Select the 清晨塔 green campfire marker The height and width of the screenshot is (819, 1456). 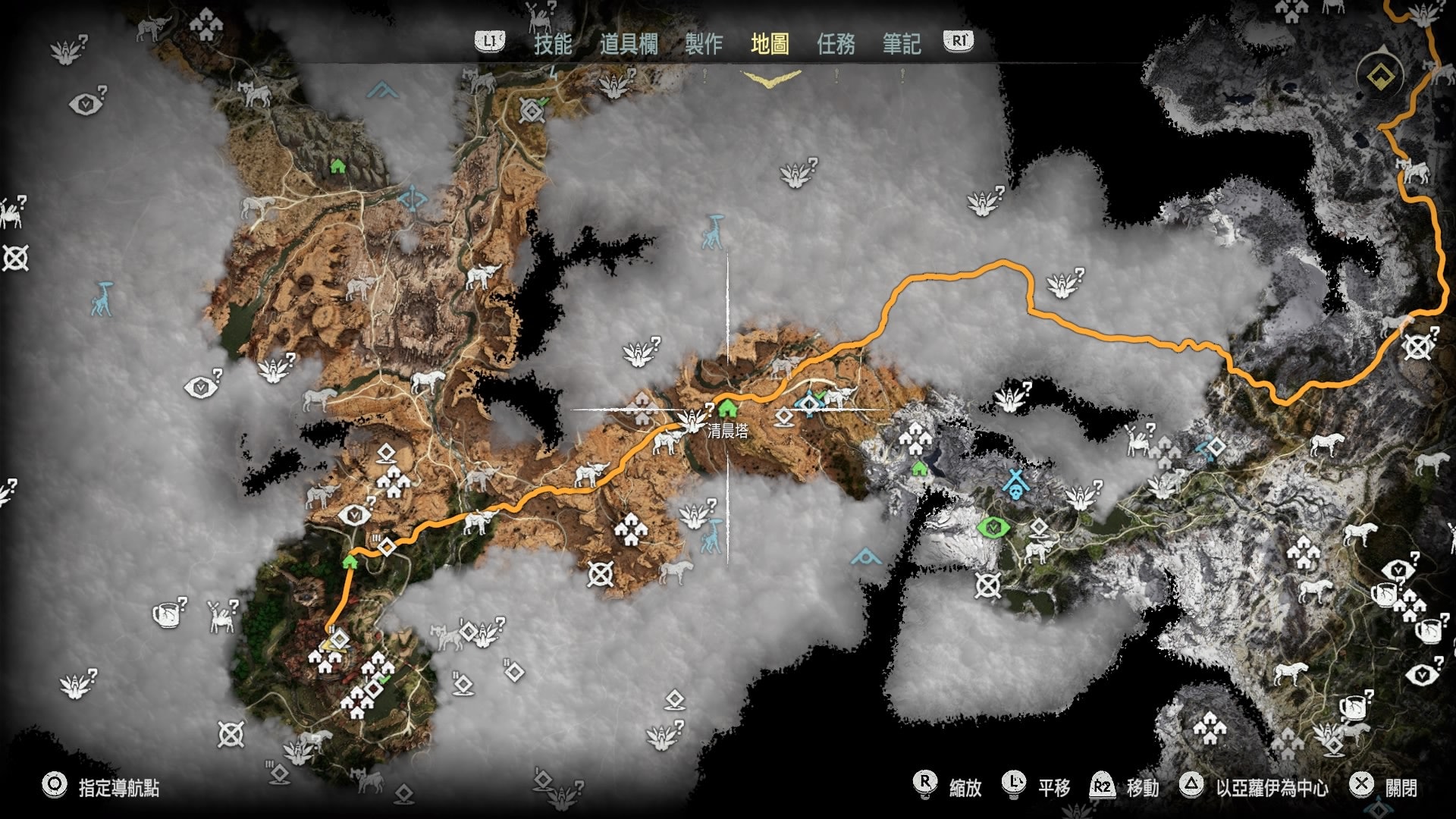click(x=728, y=409)
